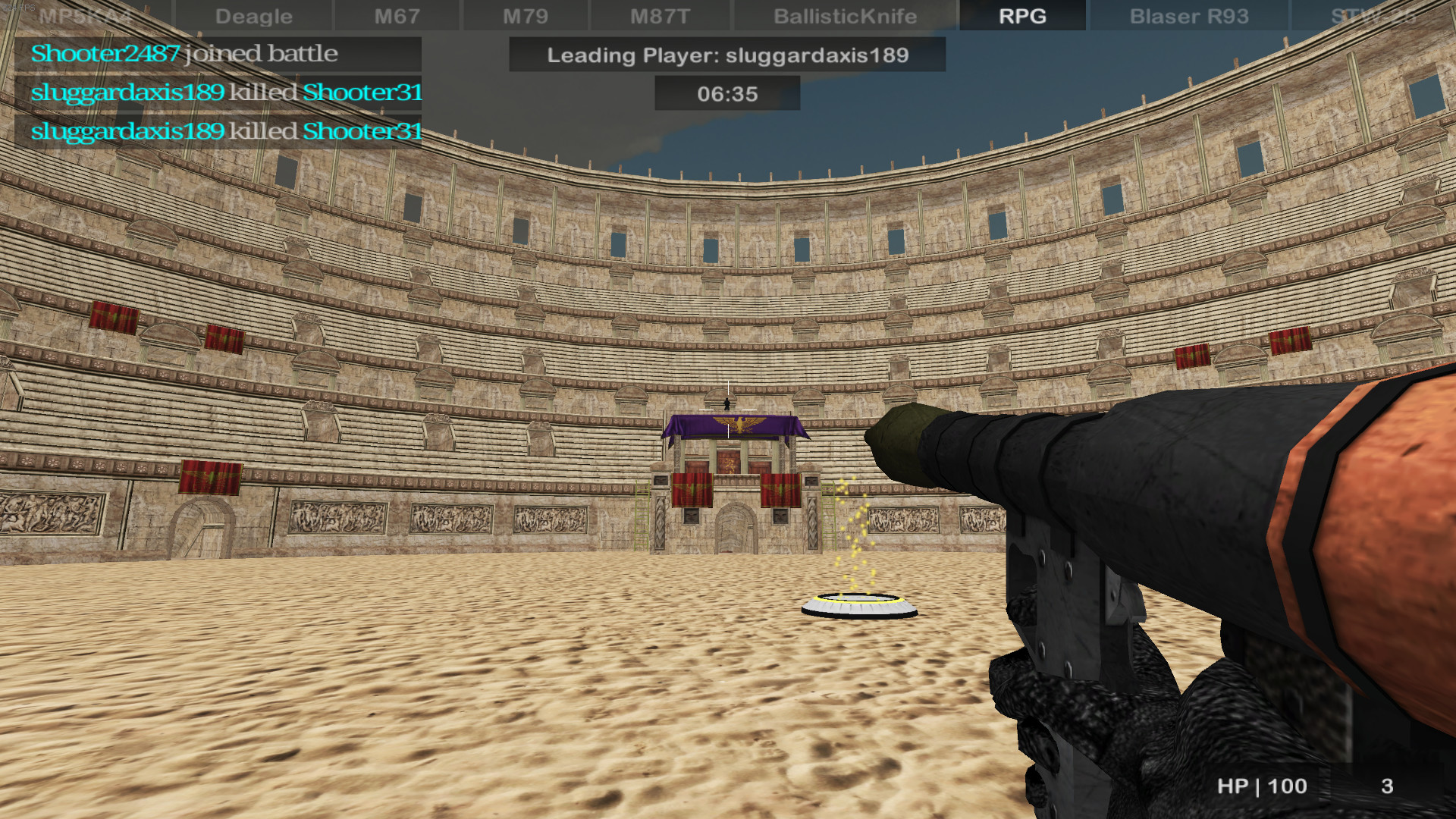The image size is (1456, 819).
Task: Click the 06:35 match timer
Action: point(726,93)
